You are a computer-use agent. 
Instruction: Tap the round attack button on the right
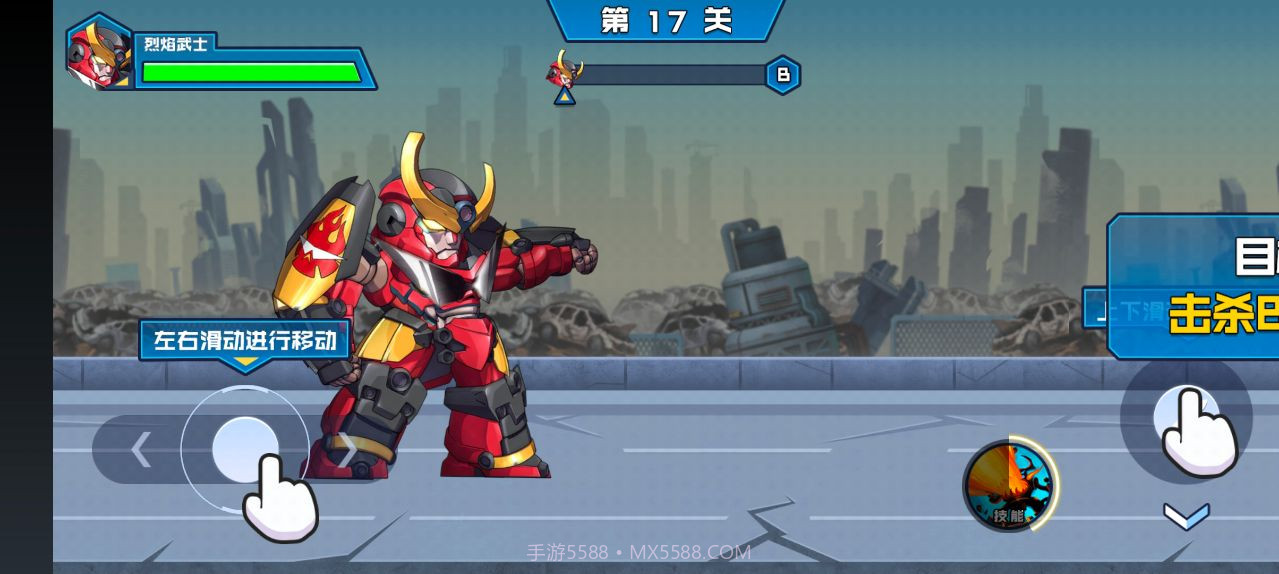pyautogui.click(x=1186, y=417)
